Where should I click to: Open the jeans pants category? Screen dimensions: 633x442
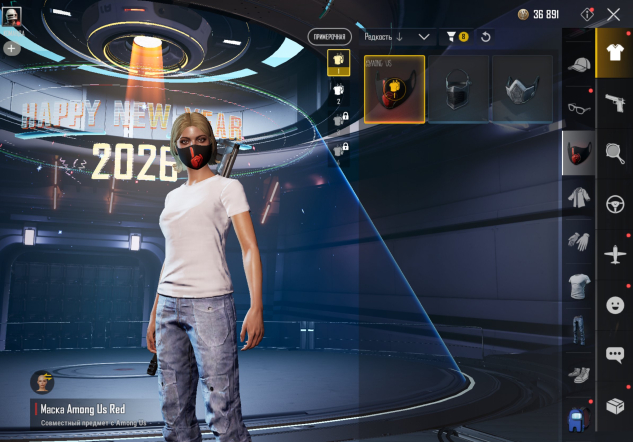pos(578,330)
